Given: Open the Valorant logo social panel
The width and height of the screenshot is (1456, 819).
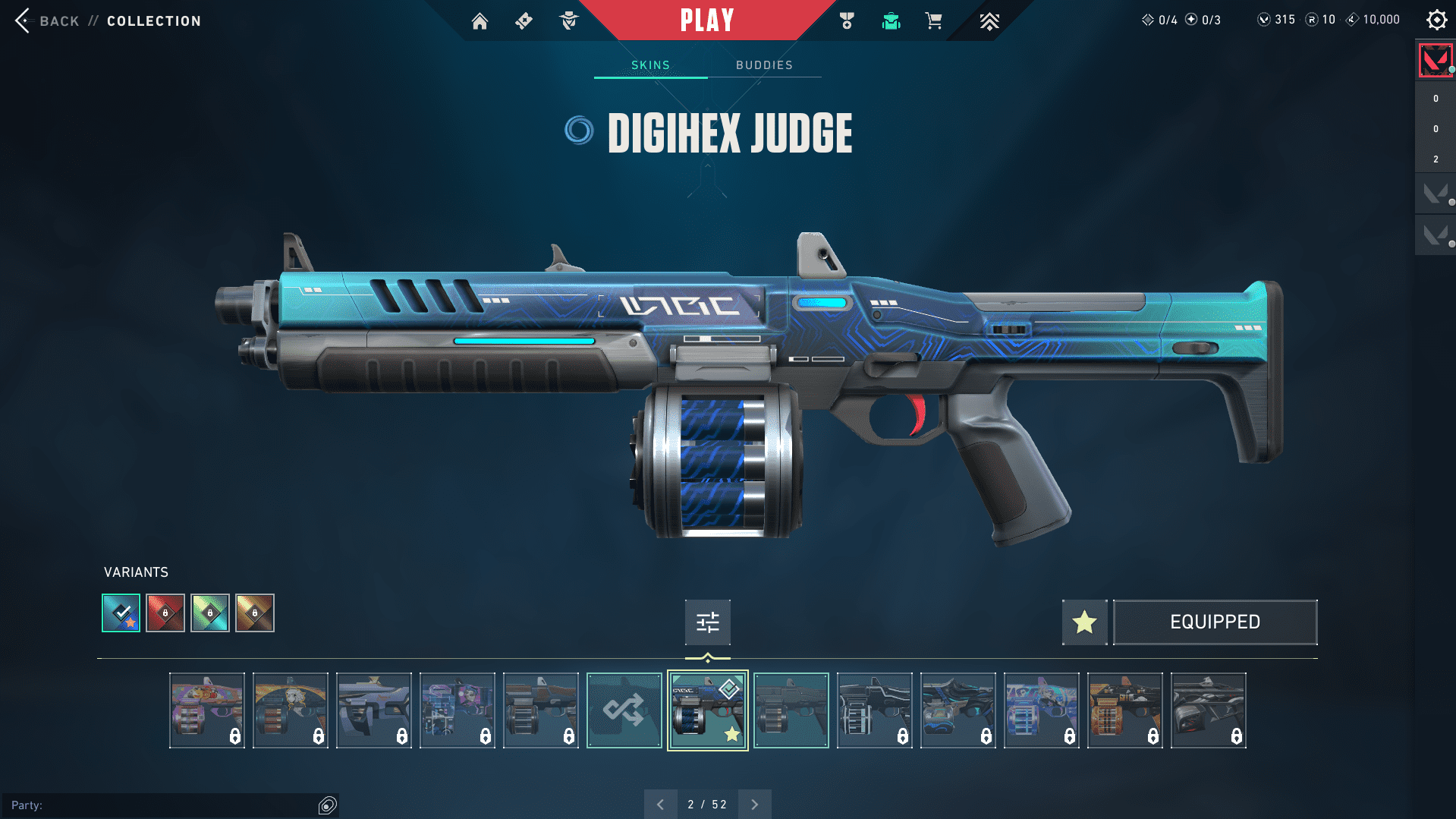Looking at the screenshot, I should 1435,61.
